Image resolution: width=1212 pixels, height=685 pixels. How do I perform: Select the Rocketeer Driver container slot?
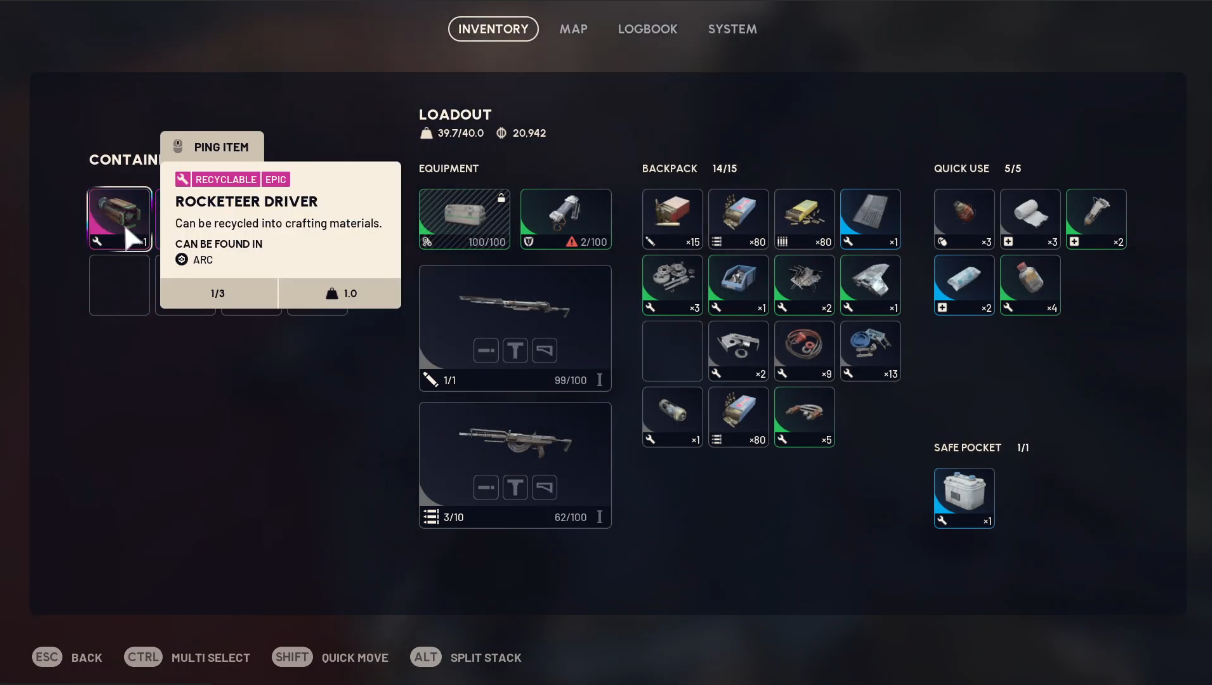119,219
